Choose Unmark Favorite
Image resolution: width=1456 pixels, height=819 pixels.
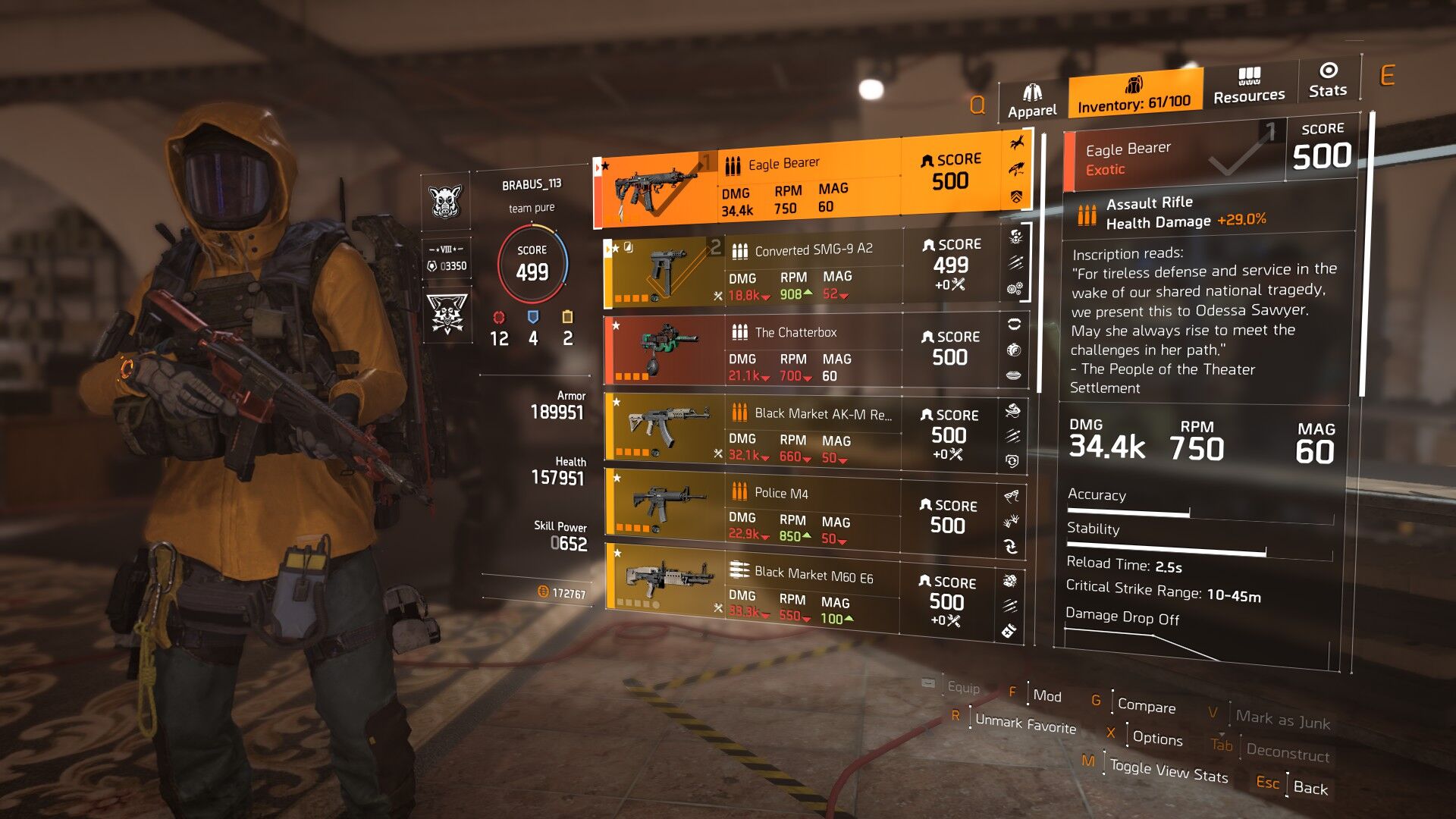point(1025,724)
